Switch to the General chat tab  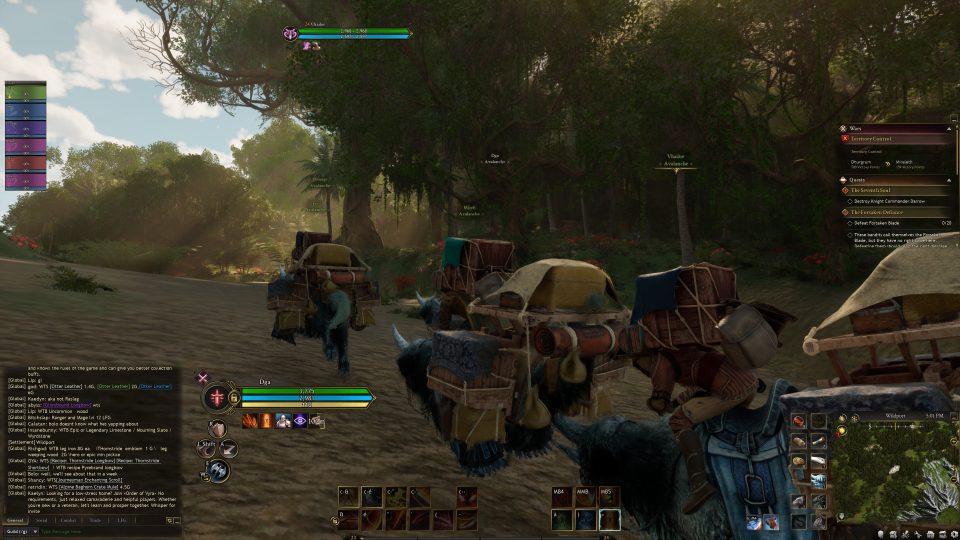coord(15,520)
